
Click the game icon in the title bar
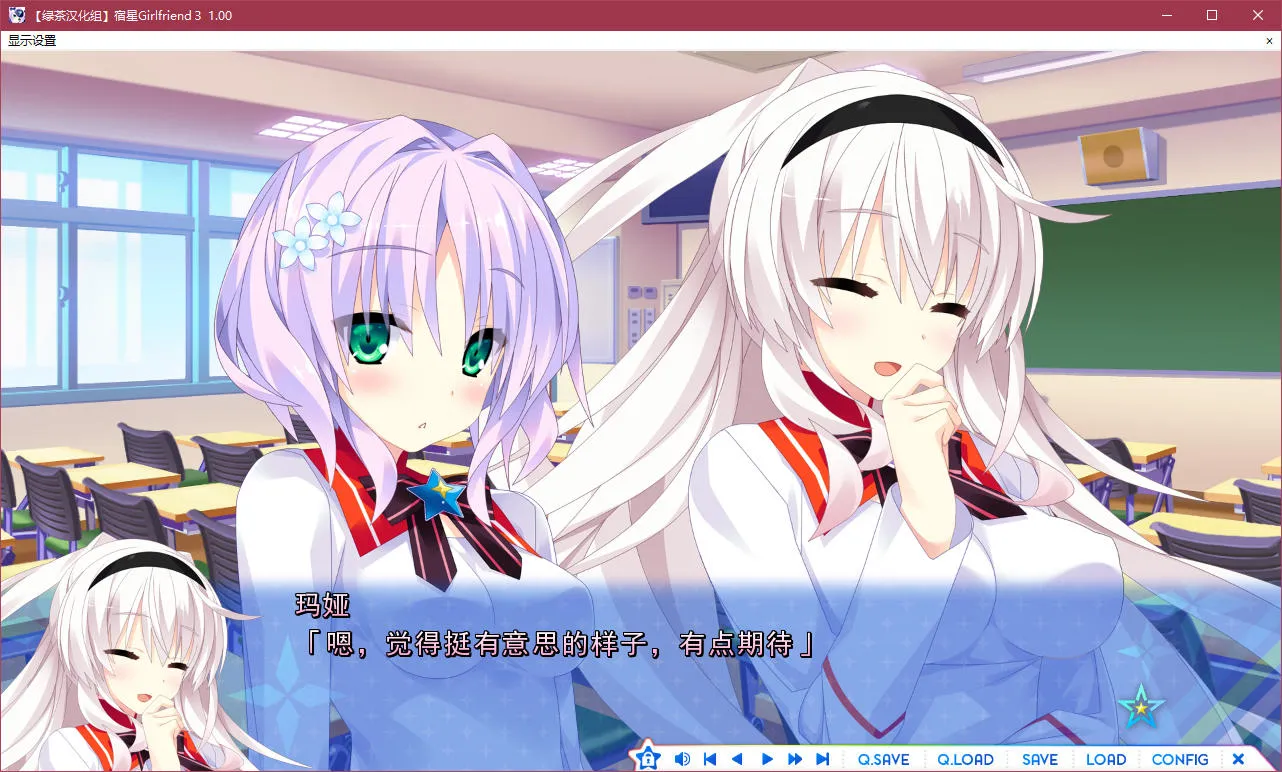[15, 14]
